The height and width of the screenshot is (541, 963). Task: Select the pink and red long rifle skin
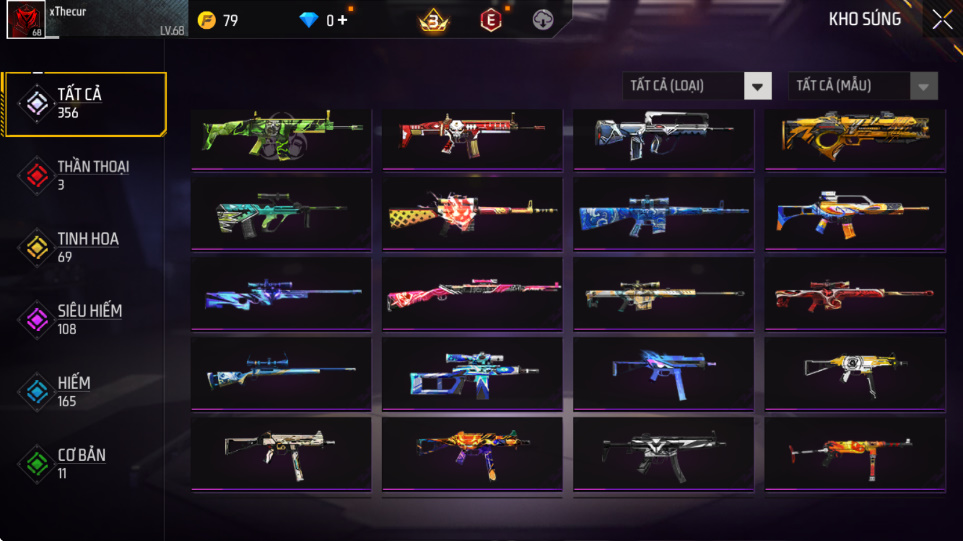[472, 294]
